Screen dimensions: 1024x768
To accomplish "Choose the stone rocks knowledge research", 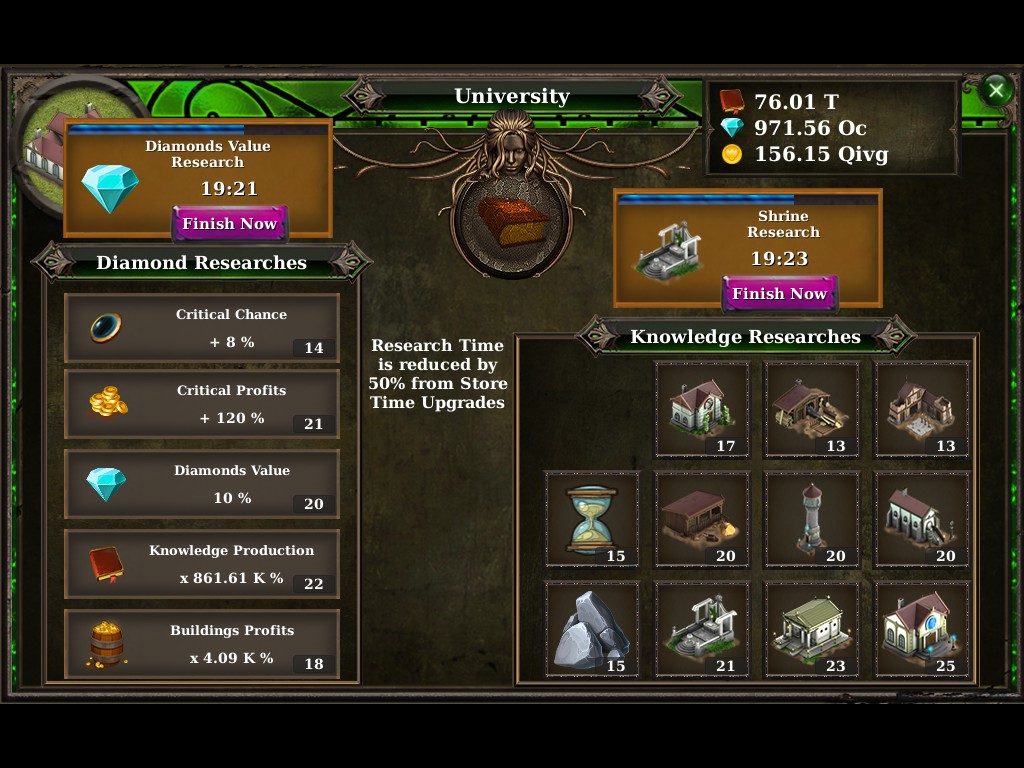I will 592,629.
